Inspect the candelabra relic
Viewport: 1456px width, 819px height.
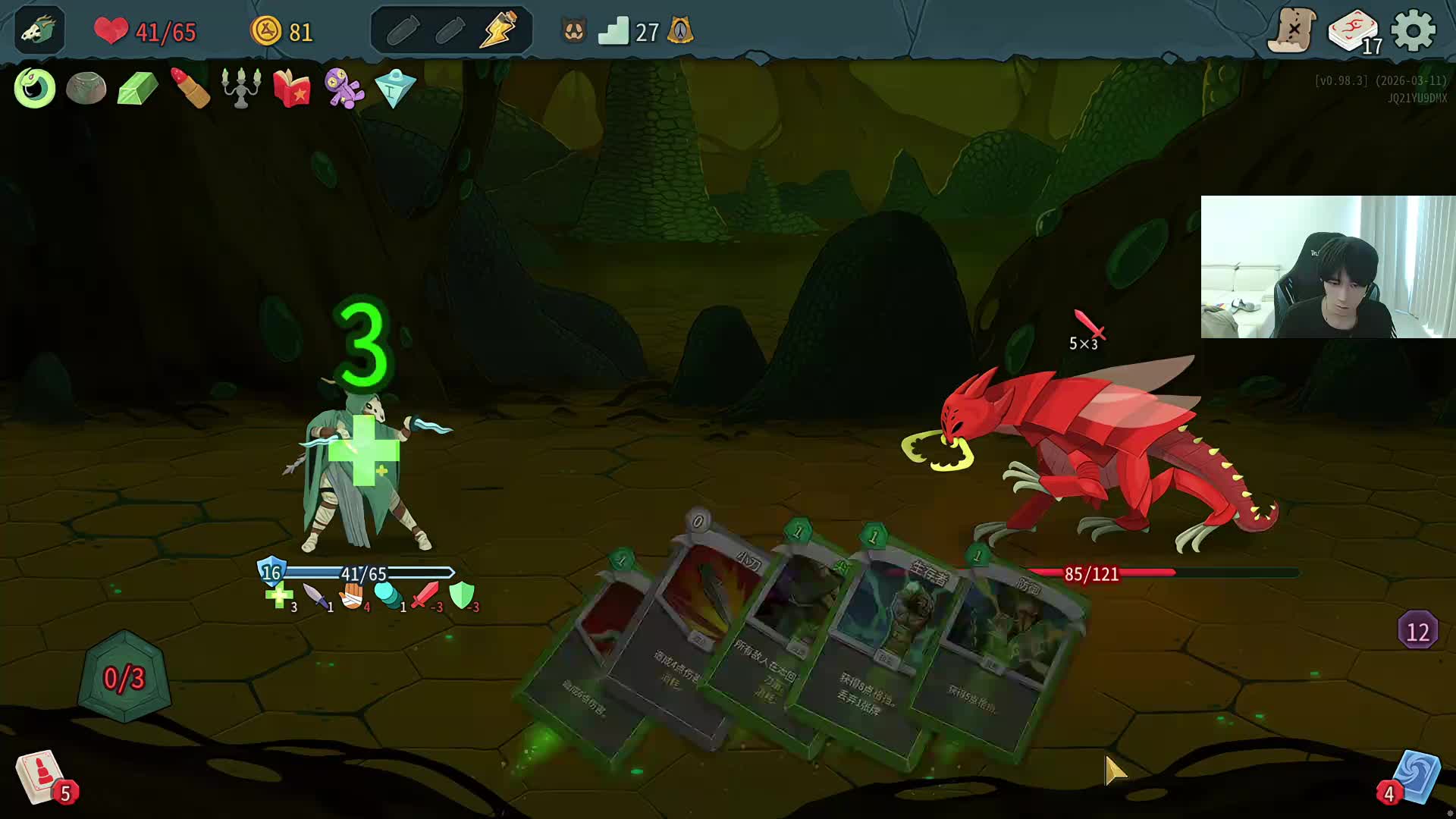pyautogui.click(x=241, y=88)
